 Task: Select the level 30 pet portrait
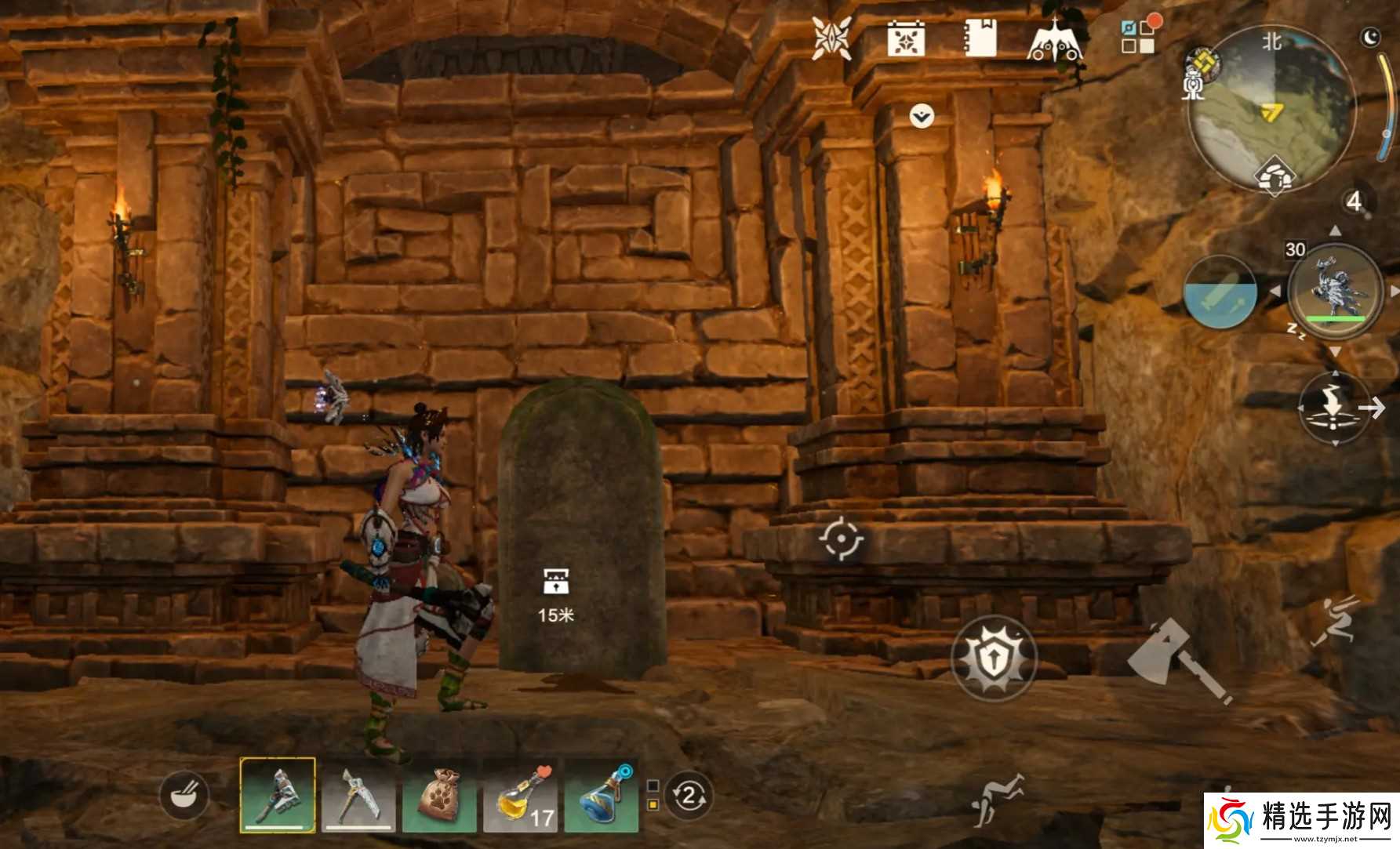pyautogui.click(x=1334, y=292)
